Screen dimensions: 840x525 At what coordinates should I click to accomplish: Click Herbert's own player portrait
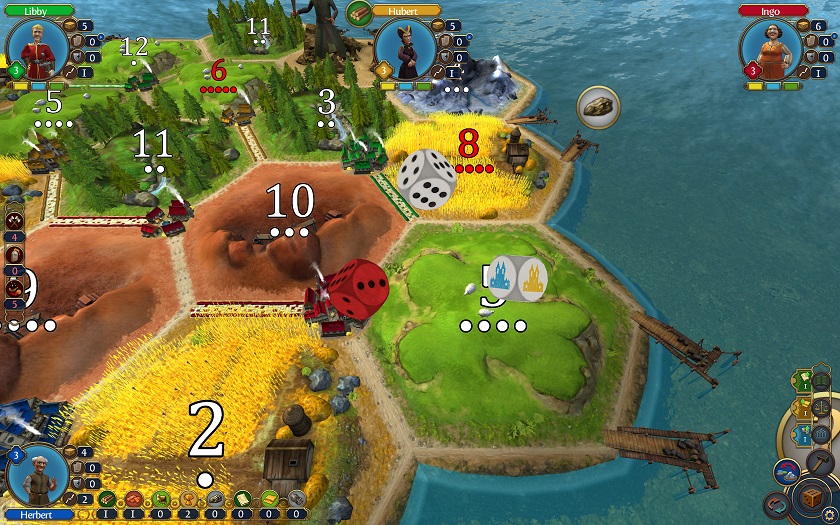[37, 478]
